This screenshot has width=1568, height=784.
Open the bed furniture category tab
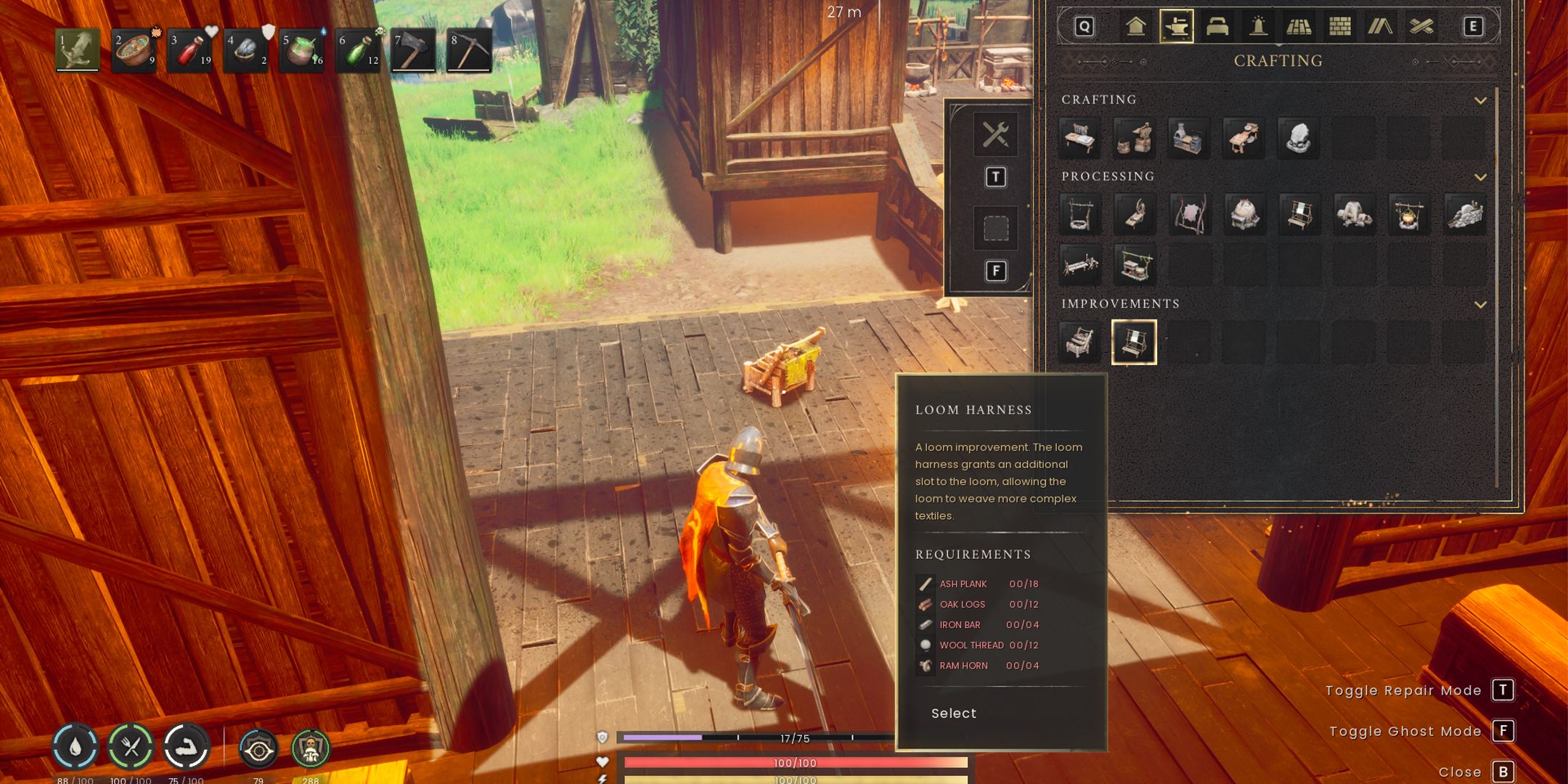[x=1217, y=27]
